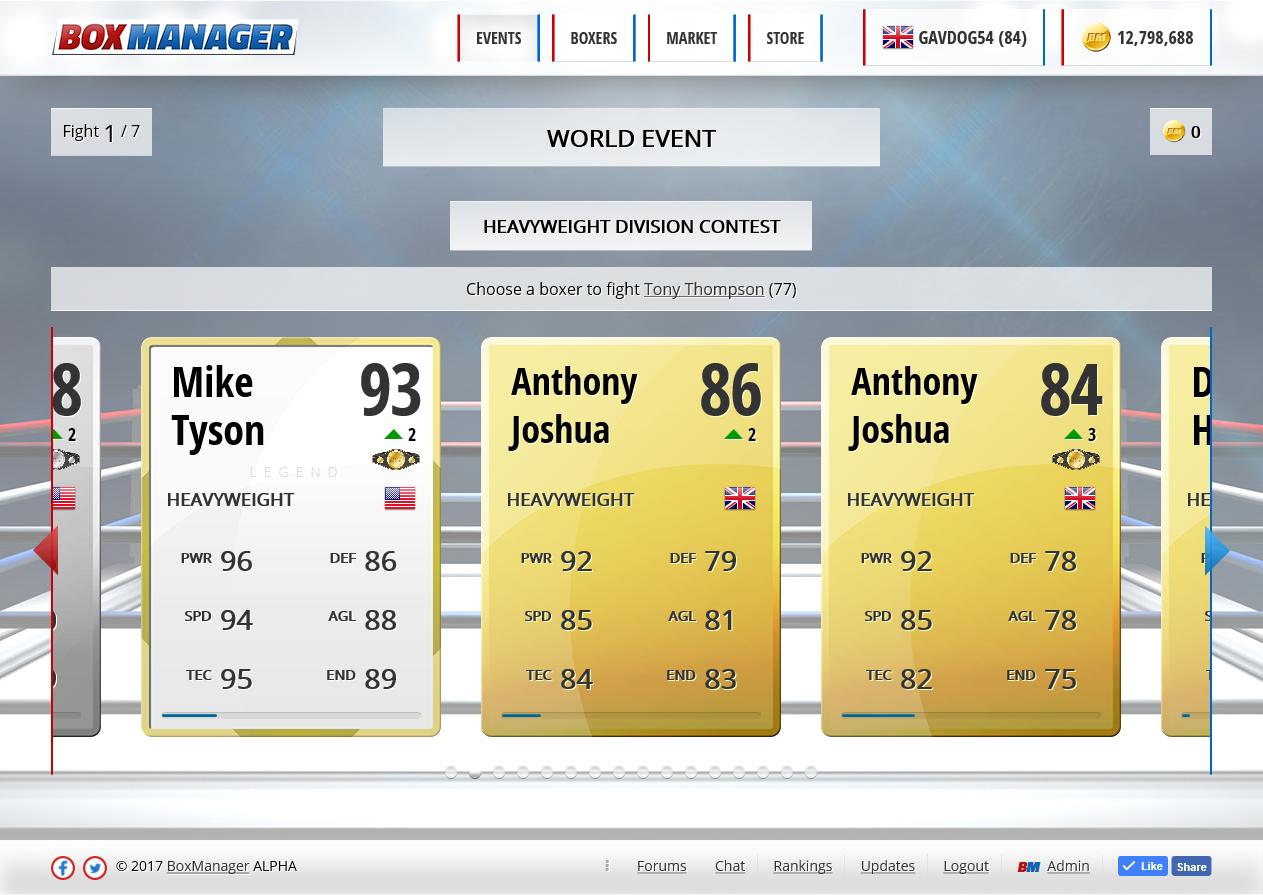Open the BoxManager Facebook page icon

point(63,867)
